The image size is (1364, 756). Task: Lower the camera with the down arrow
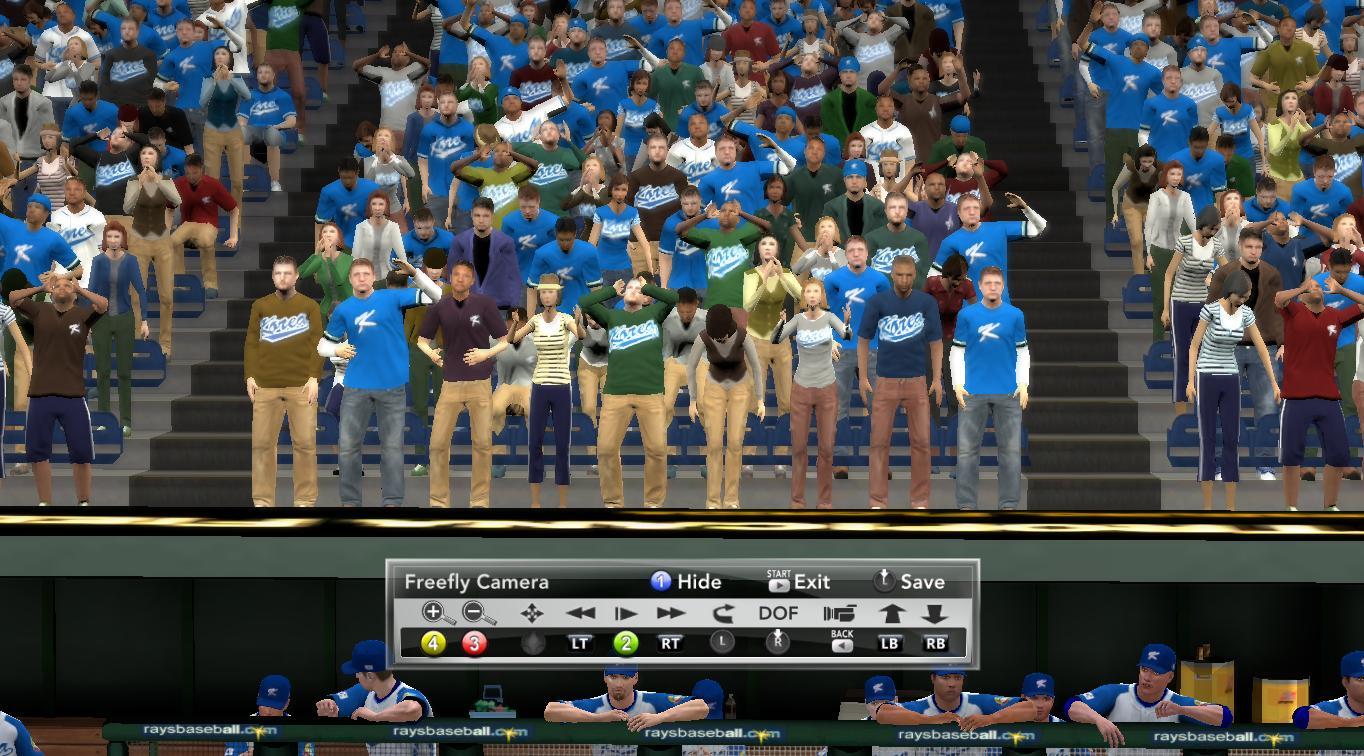pos(934,613)
